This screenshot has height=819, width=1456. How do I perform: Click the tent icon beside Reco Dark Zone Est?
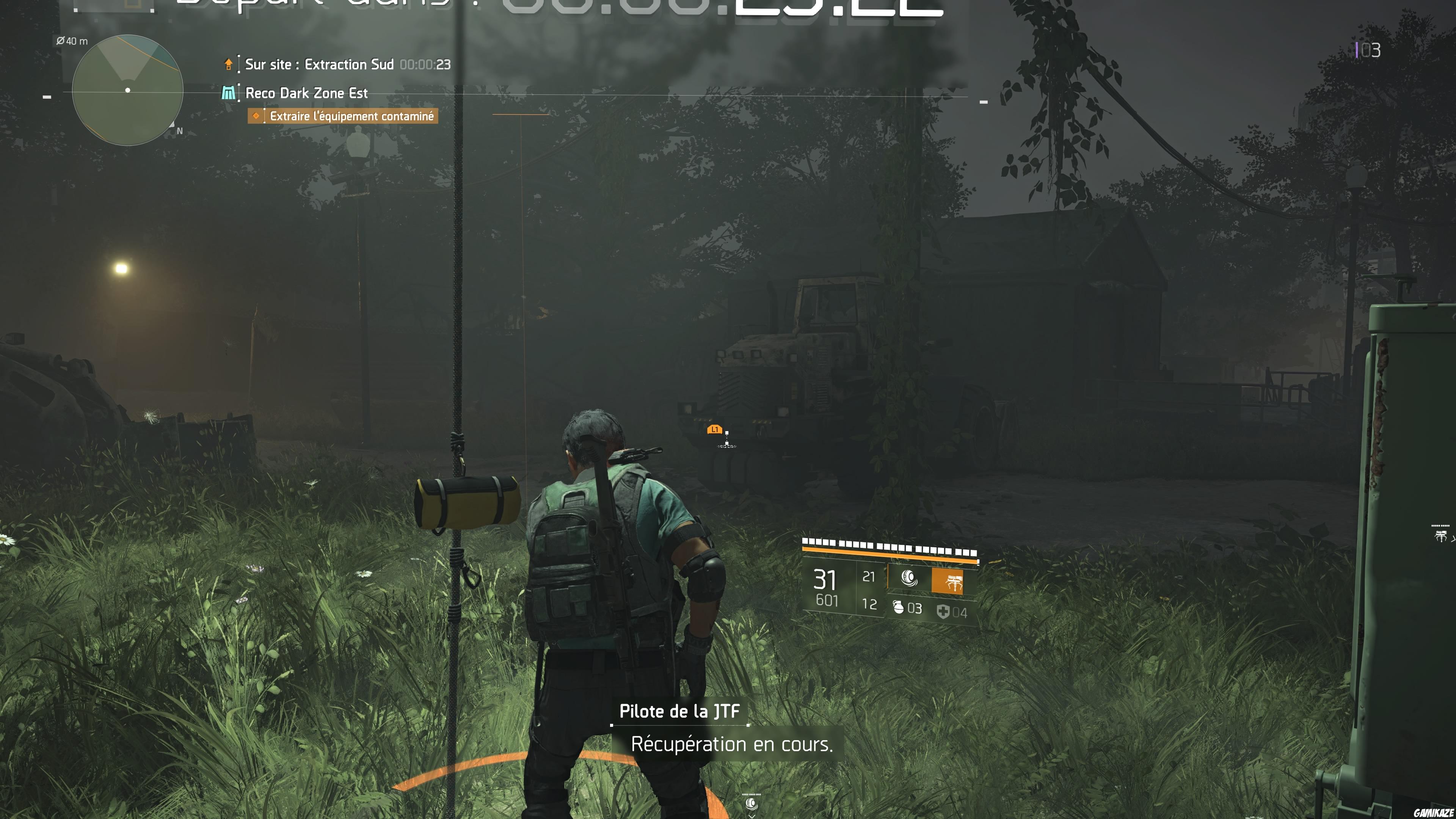coord(228,93)
